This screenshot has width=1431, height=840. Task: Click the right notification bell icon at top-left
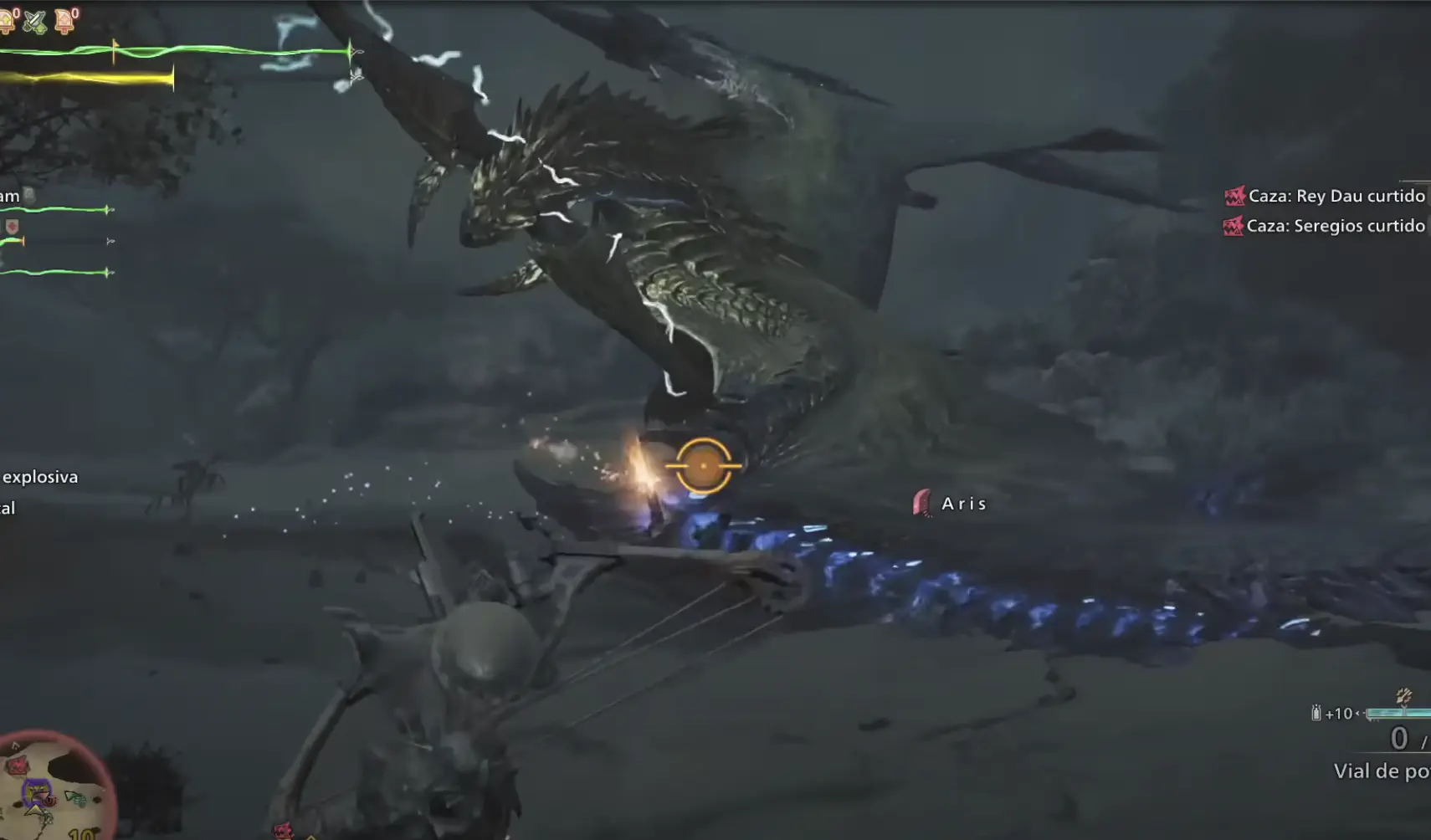(x=64, y=19)
